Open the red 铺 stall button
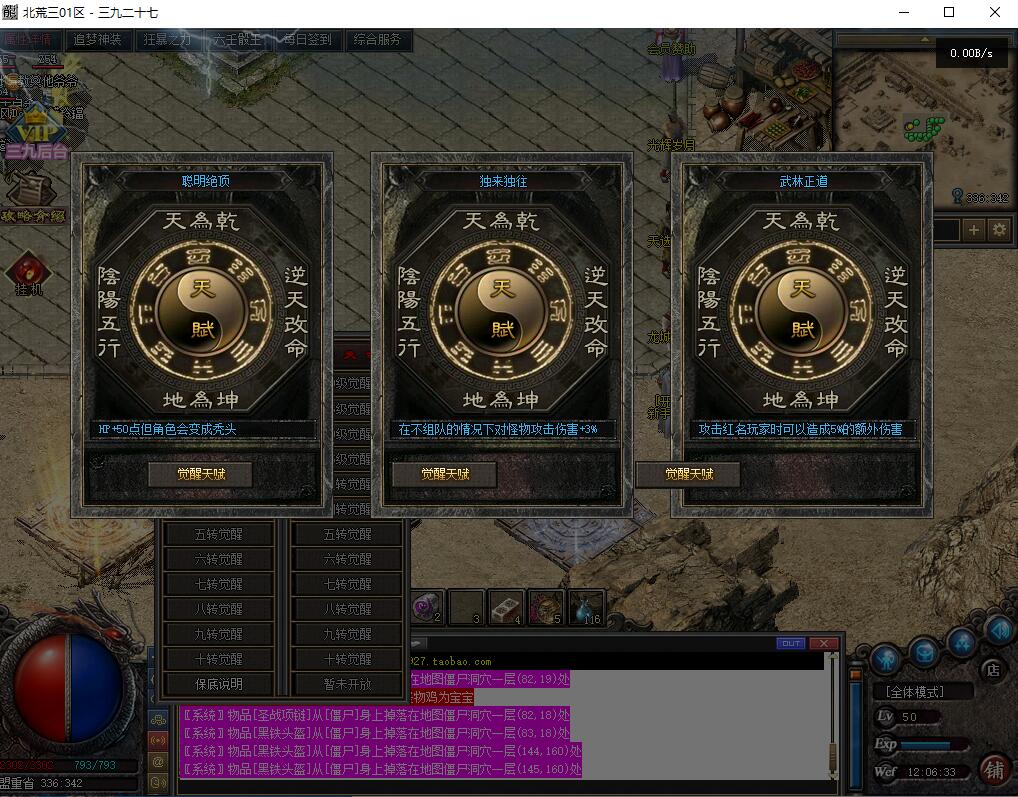Screen dimensions: 1018x797 [x=993, y=769]
